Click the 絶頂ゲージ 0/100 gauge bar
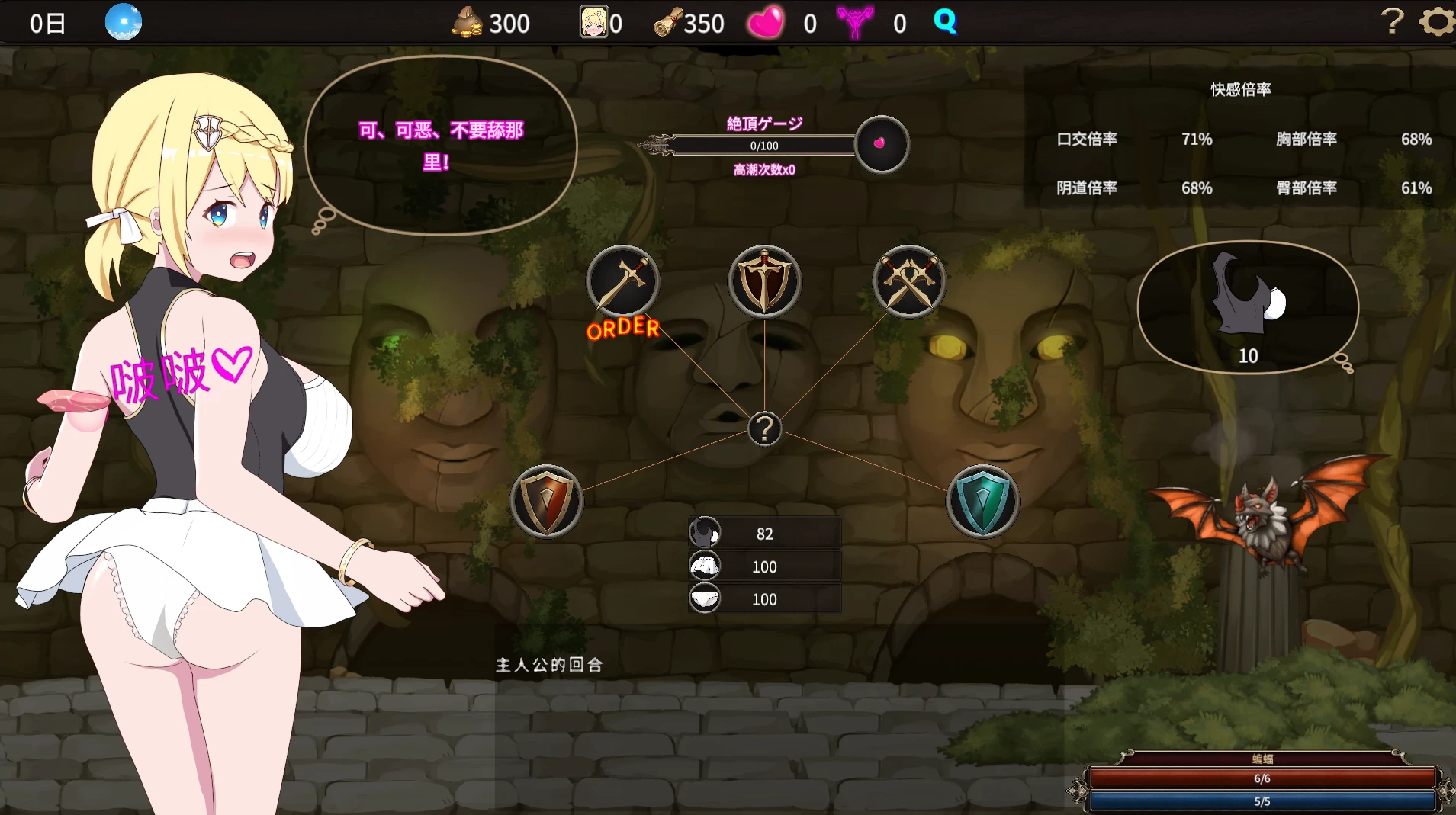The height and width of the screenshot is (815, 1456). pos(764,146)
